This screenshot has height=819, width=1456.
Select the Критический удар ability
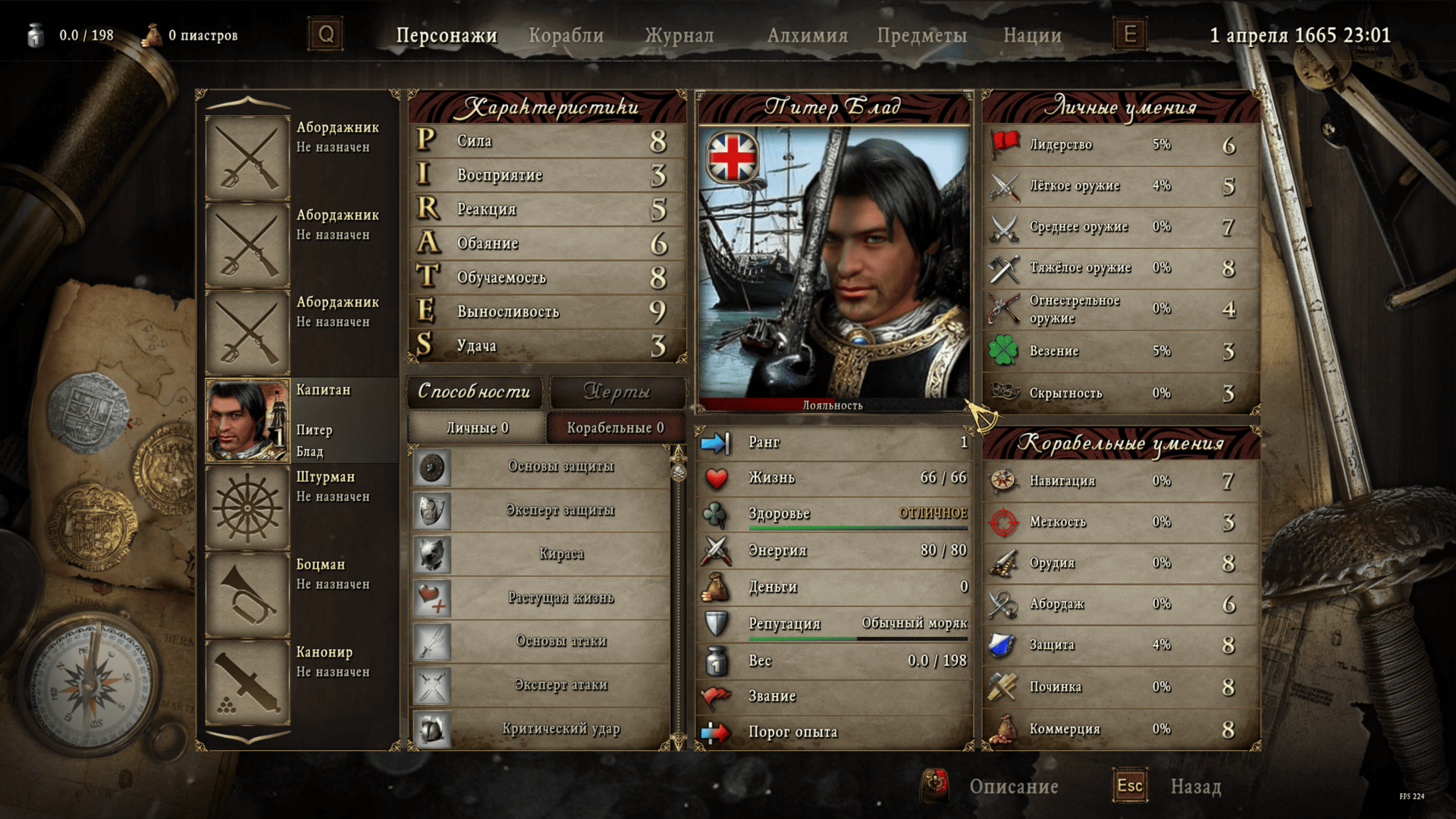(x=560, y=729)
